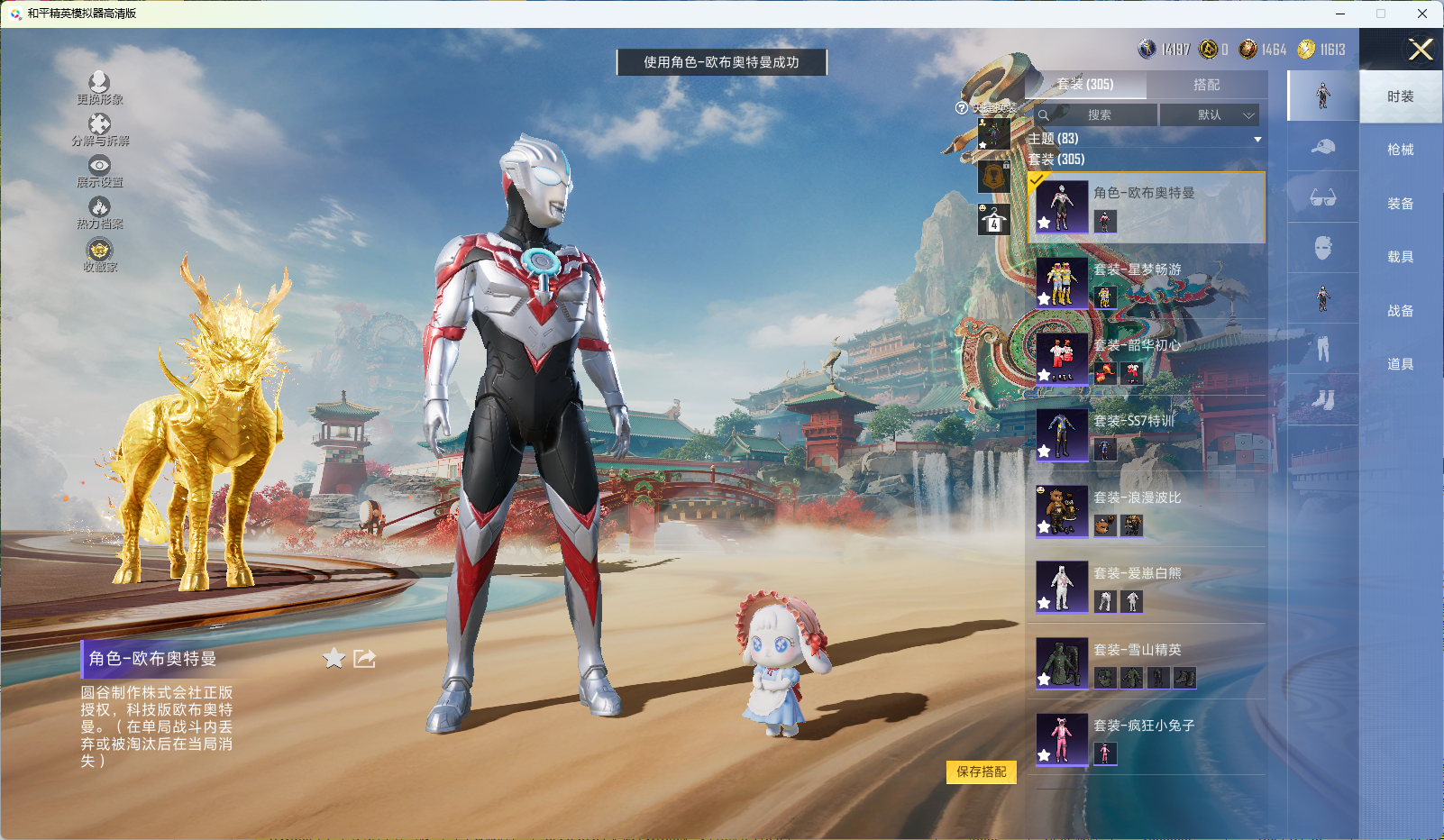Minimize the emulator window
Screen dimensions: 1444x840
[1340, 14]
